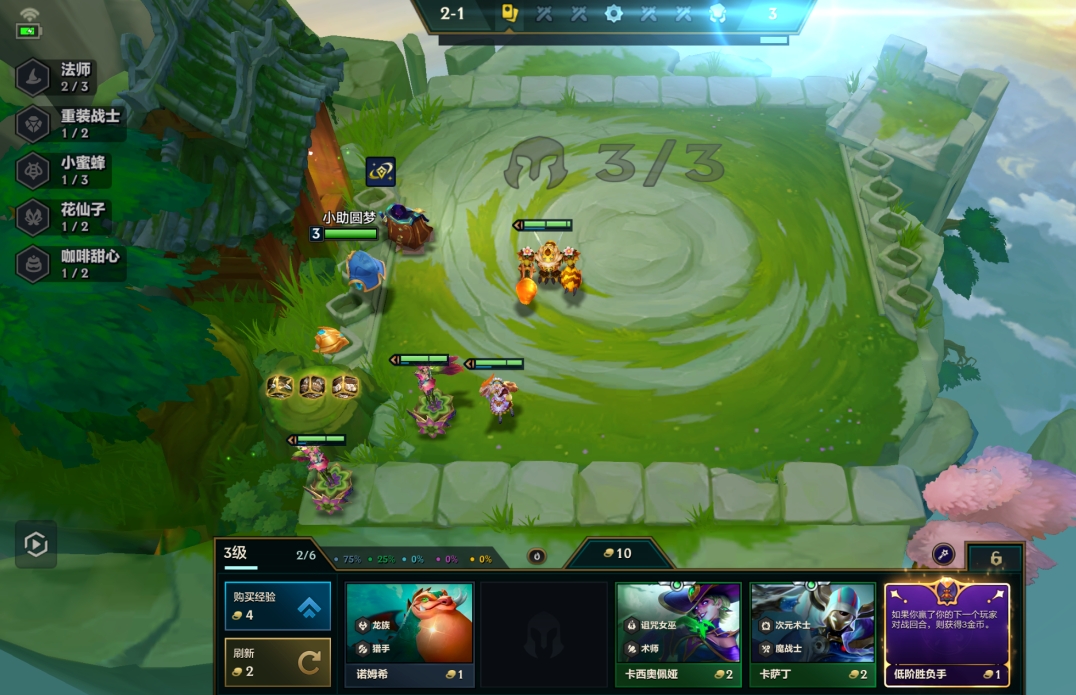Buy the 低阶胜负手 charm card

[947, 635]
